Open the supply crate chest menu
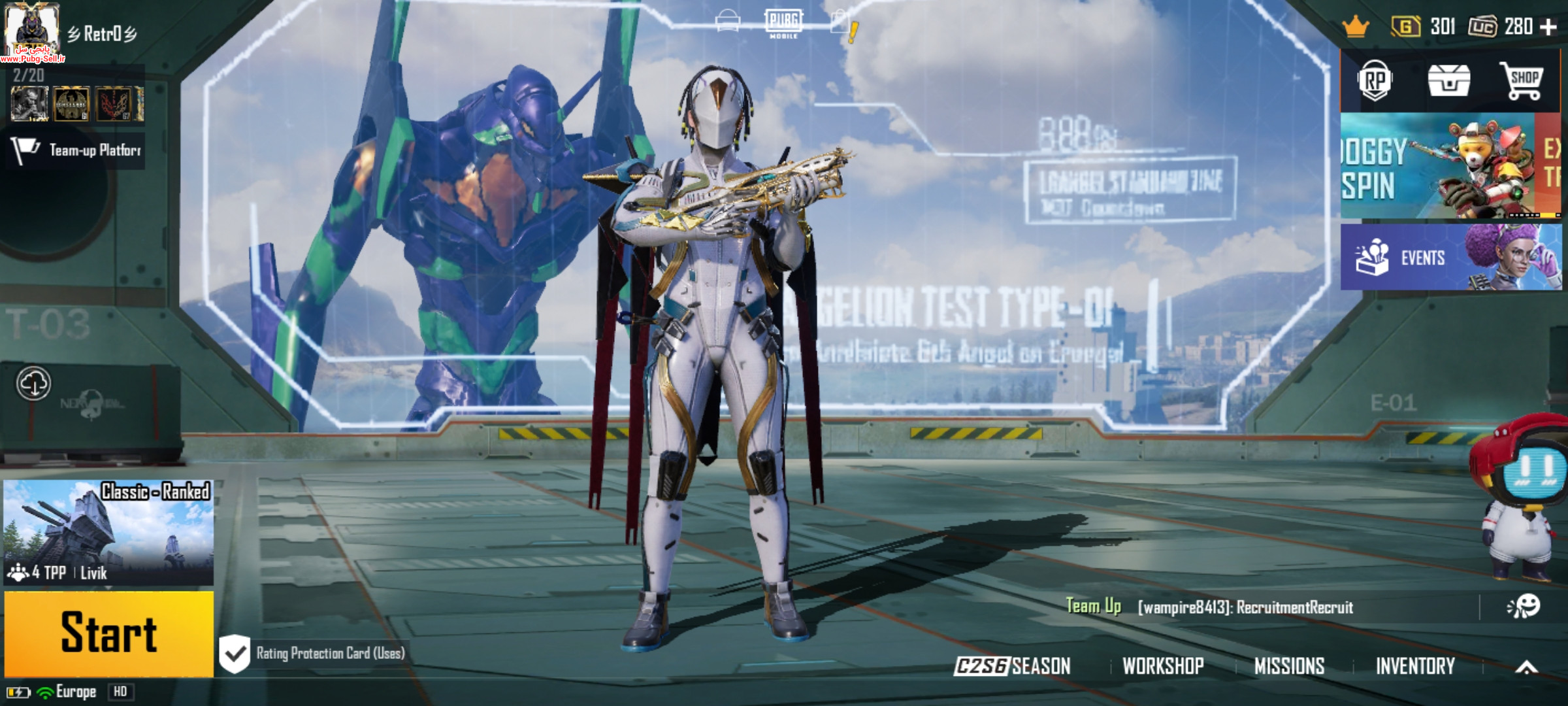Image resolution: width=1568 pixels, height=706 pixels. pyautogui.click(x=1448, y=81)
